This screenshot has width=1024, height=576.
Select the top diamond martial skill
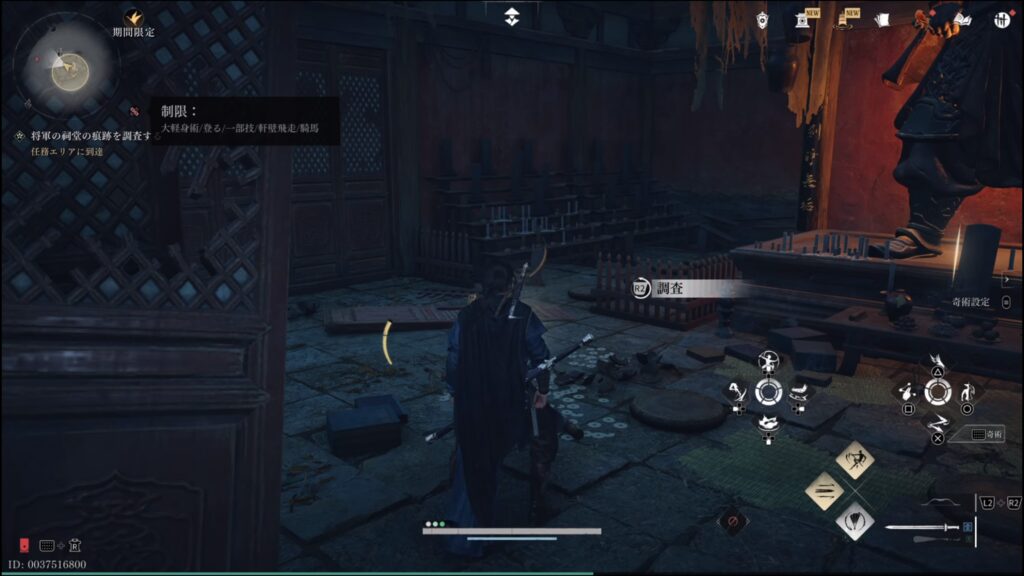(x=855, y=459)
